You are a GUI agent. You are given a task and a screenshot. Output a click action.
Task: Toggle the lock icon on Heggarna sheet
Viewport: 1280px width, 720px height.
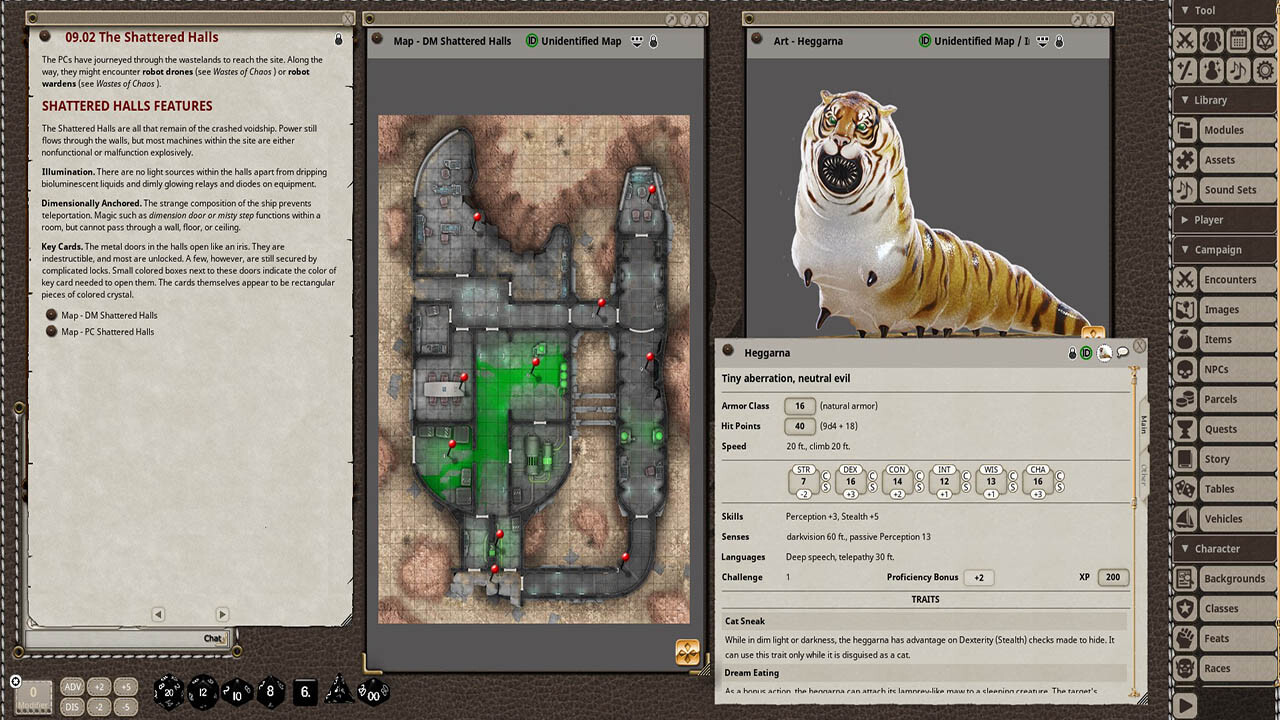point(1071,352)
